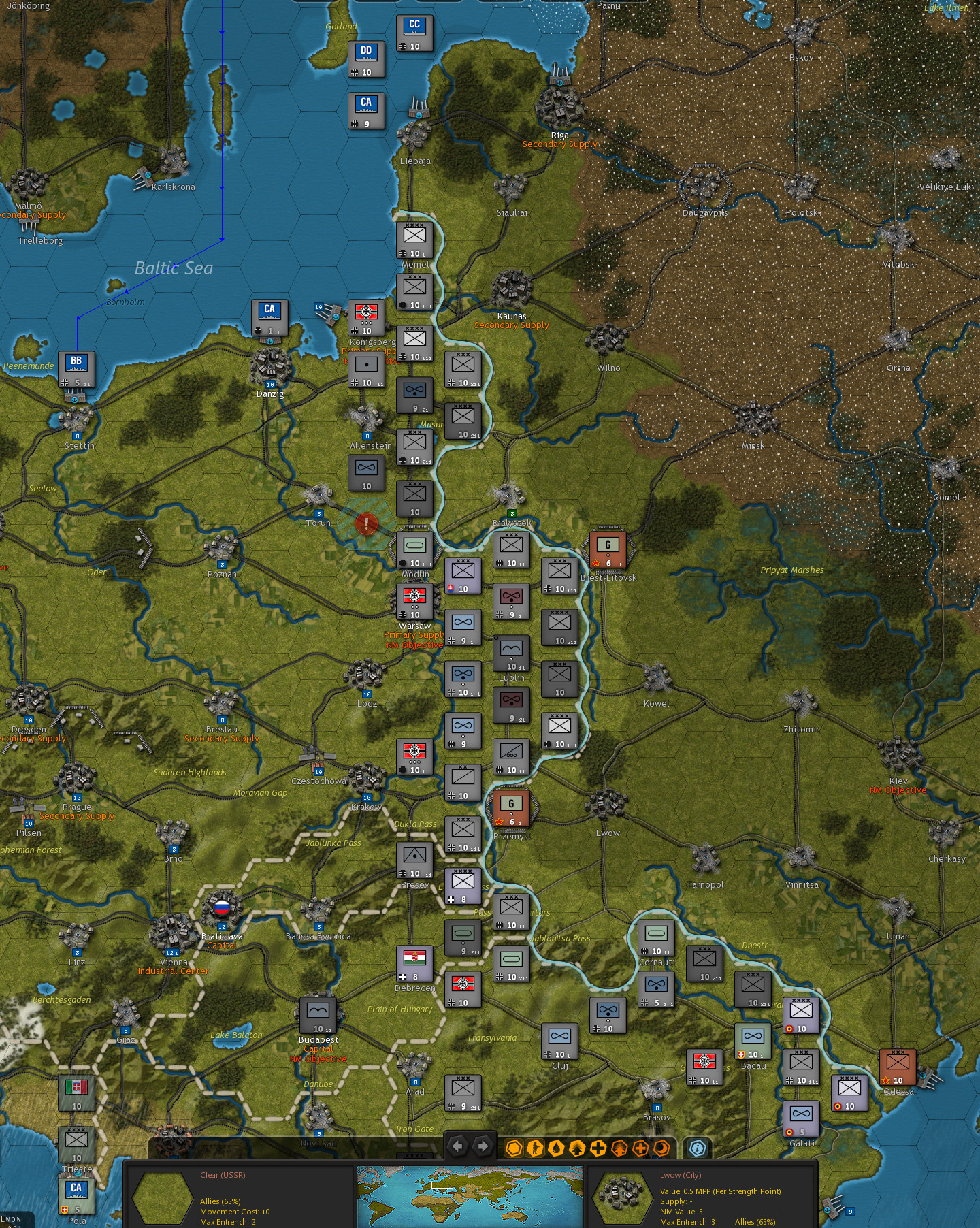Viewport: 980px width, 1228px height.
Task: Select the garrison unit at Przemysl
Action: pos(510,809)
